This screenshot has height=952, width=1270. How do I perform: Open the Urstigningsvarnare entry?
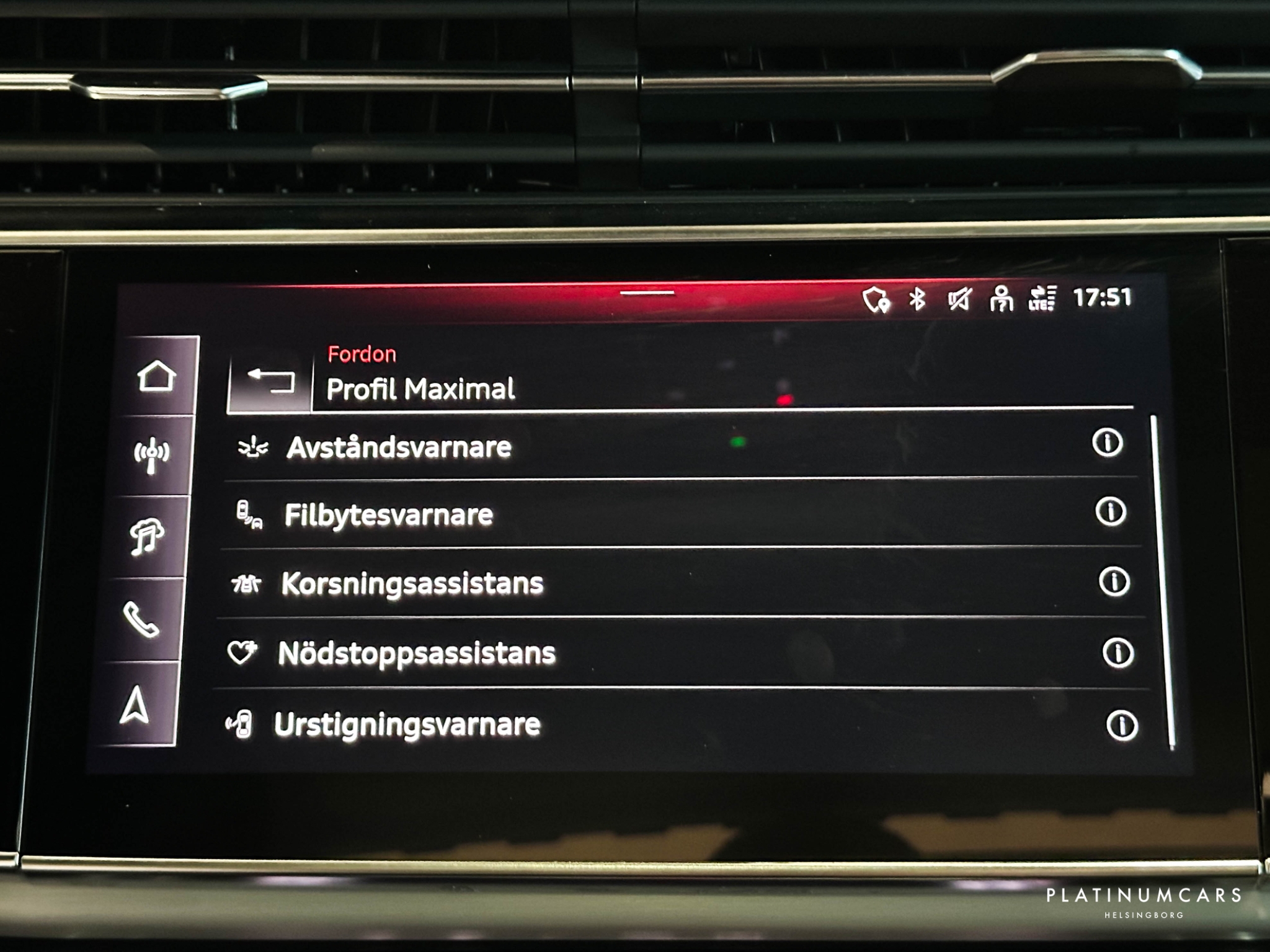pyautogui.click(x=407, y=725)
